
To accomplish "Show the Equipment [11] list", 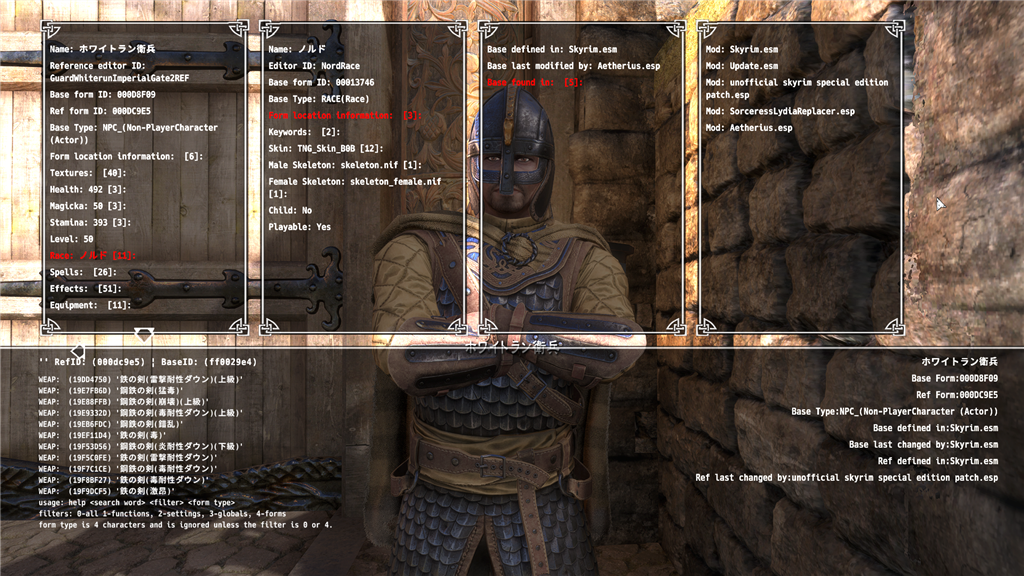I will click(91, 305).
